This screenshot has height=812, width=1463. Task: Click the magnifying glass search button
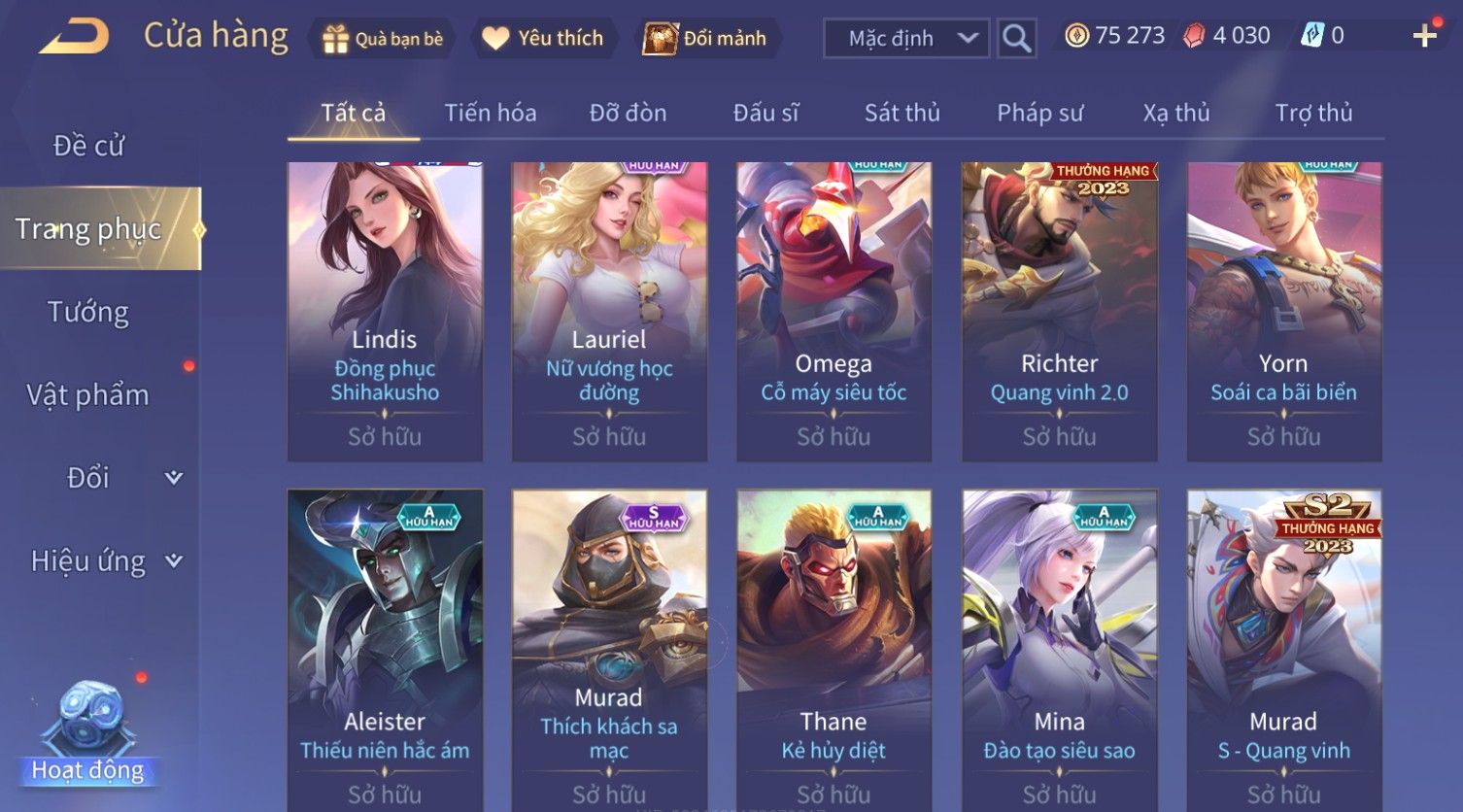coord(1016,39)
